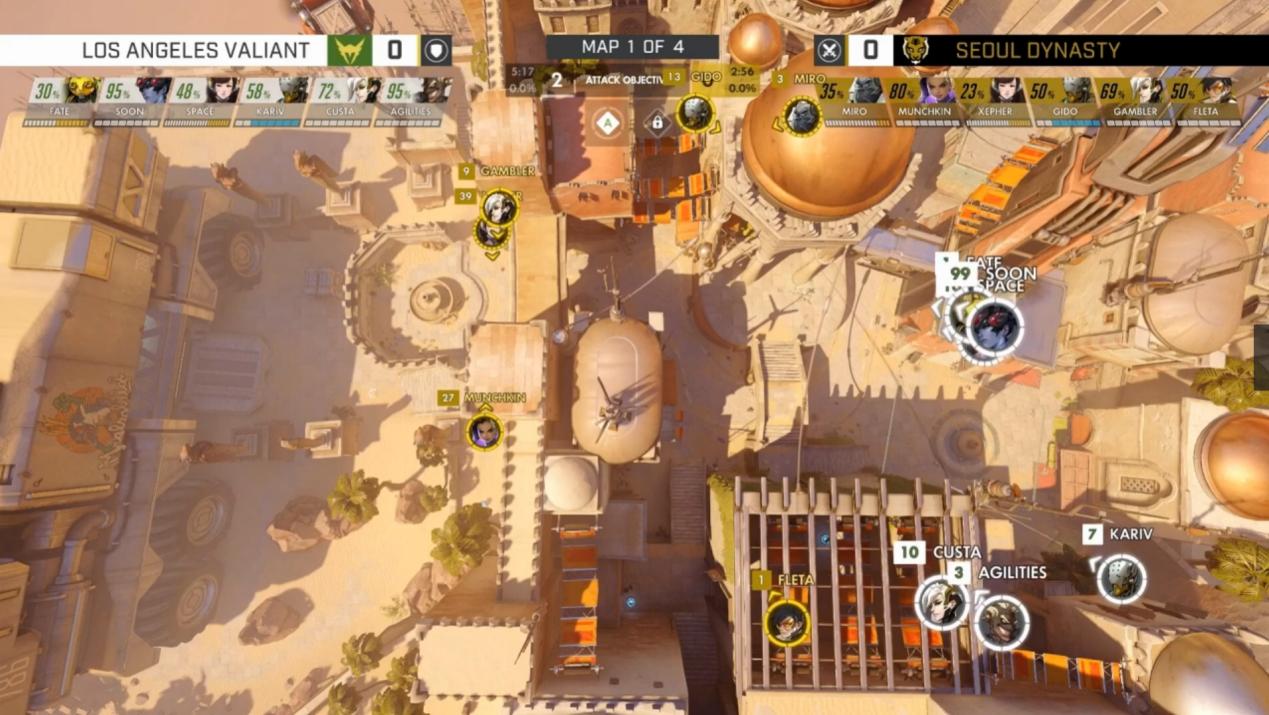Click Munchkin's Sombra marker on the map
This screenshot has width=1269, height=715.
[x=484, y=432]
